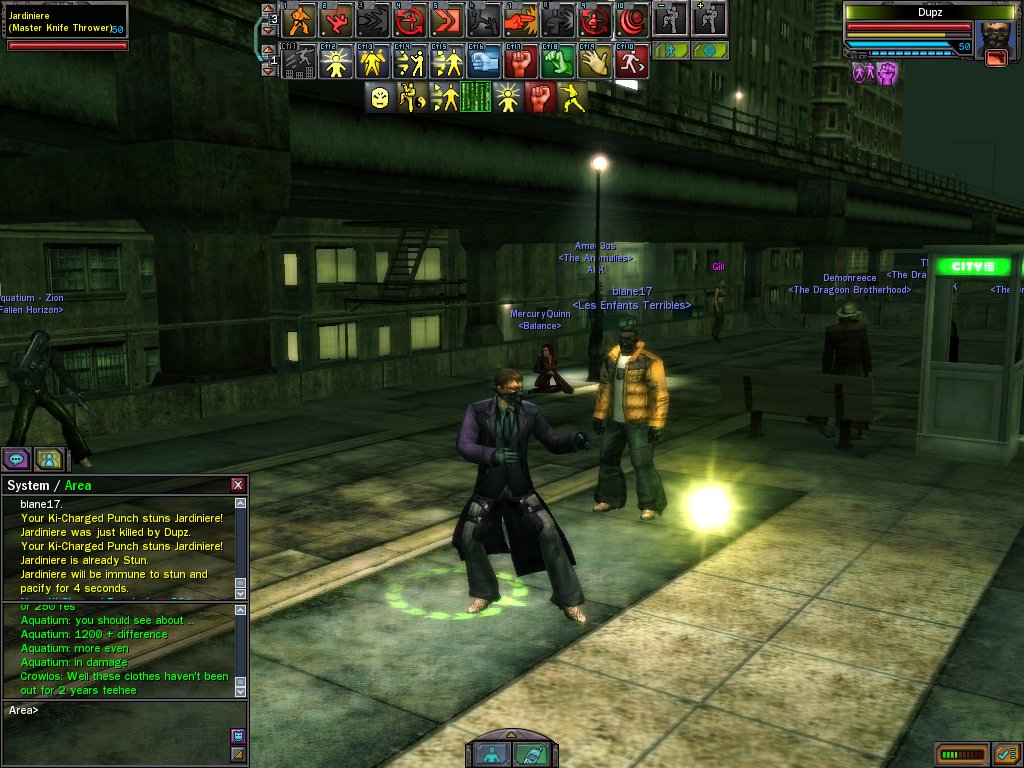Trigger the red pointing hand ability
The width and height of the screenshot is (1024, 768).
click(x=519, y=19)
